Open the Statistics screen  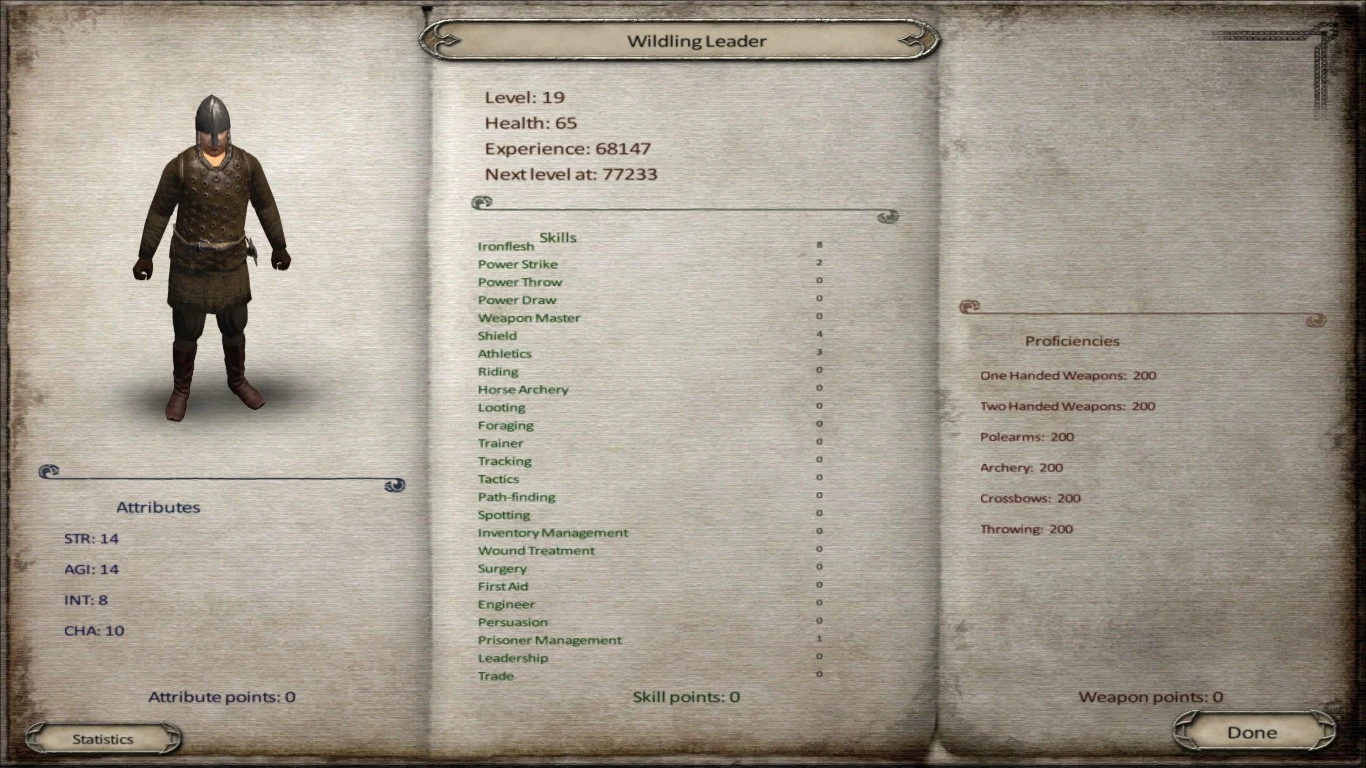click(103, 738)
